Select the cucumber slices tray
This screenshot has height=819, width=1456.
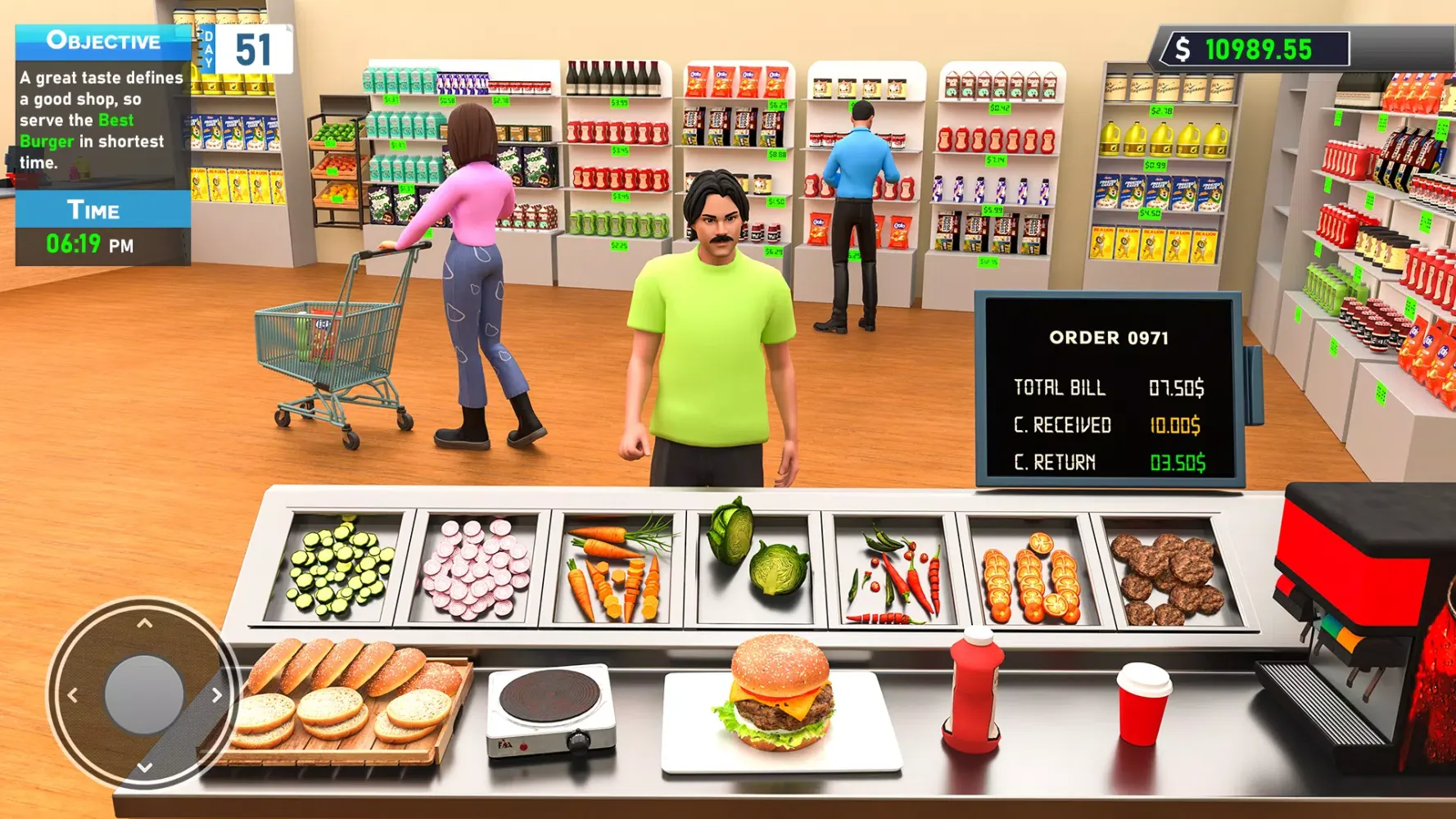click(x=336, y=569)
